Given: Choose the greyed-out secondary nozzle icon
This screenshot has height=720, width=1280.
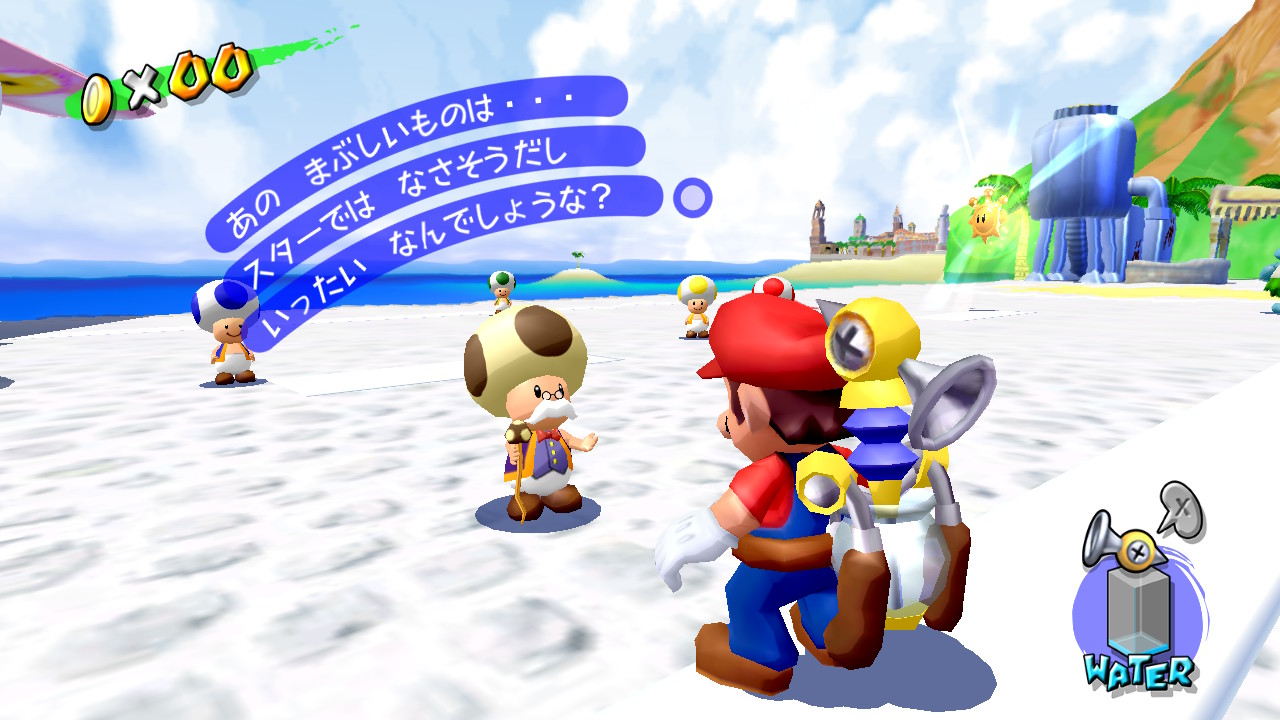Looking at the screenshot, I should [1182, 507].
